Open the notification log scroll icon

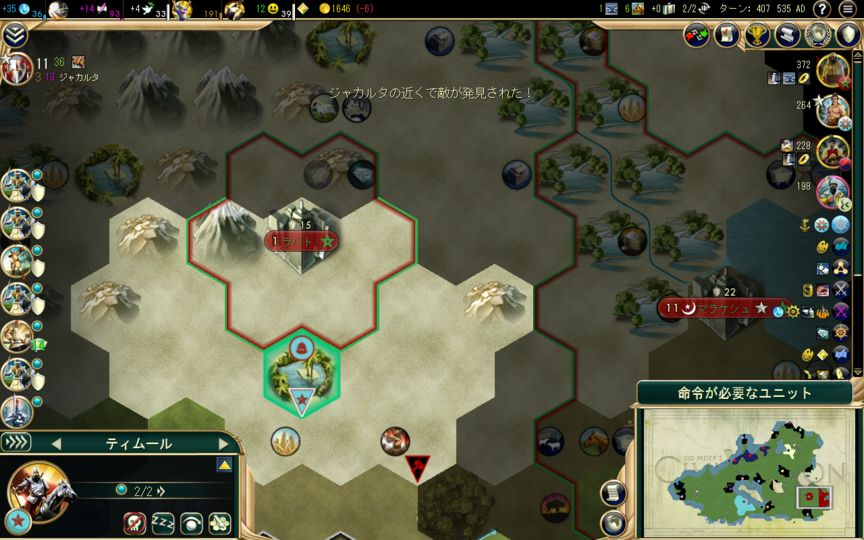(613, 492)
